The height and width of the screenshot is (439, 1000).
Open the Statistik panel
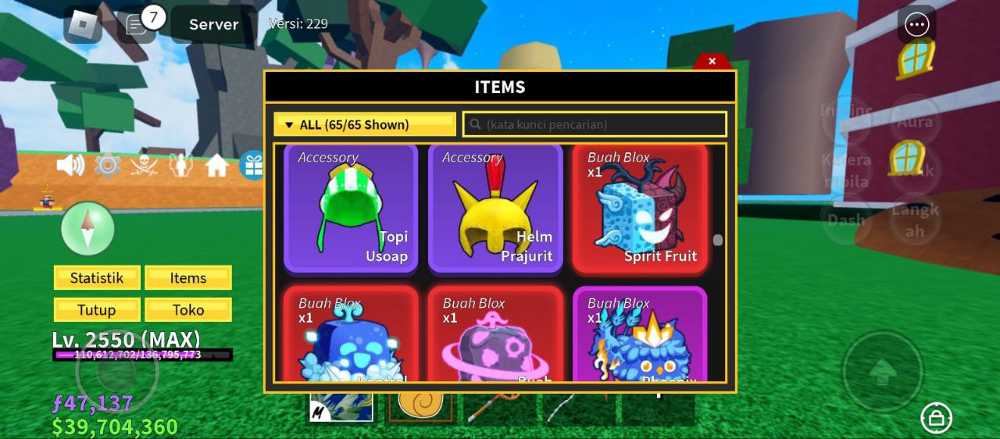(97, 278)
